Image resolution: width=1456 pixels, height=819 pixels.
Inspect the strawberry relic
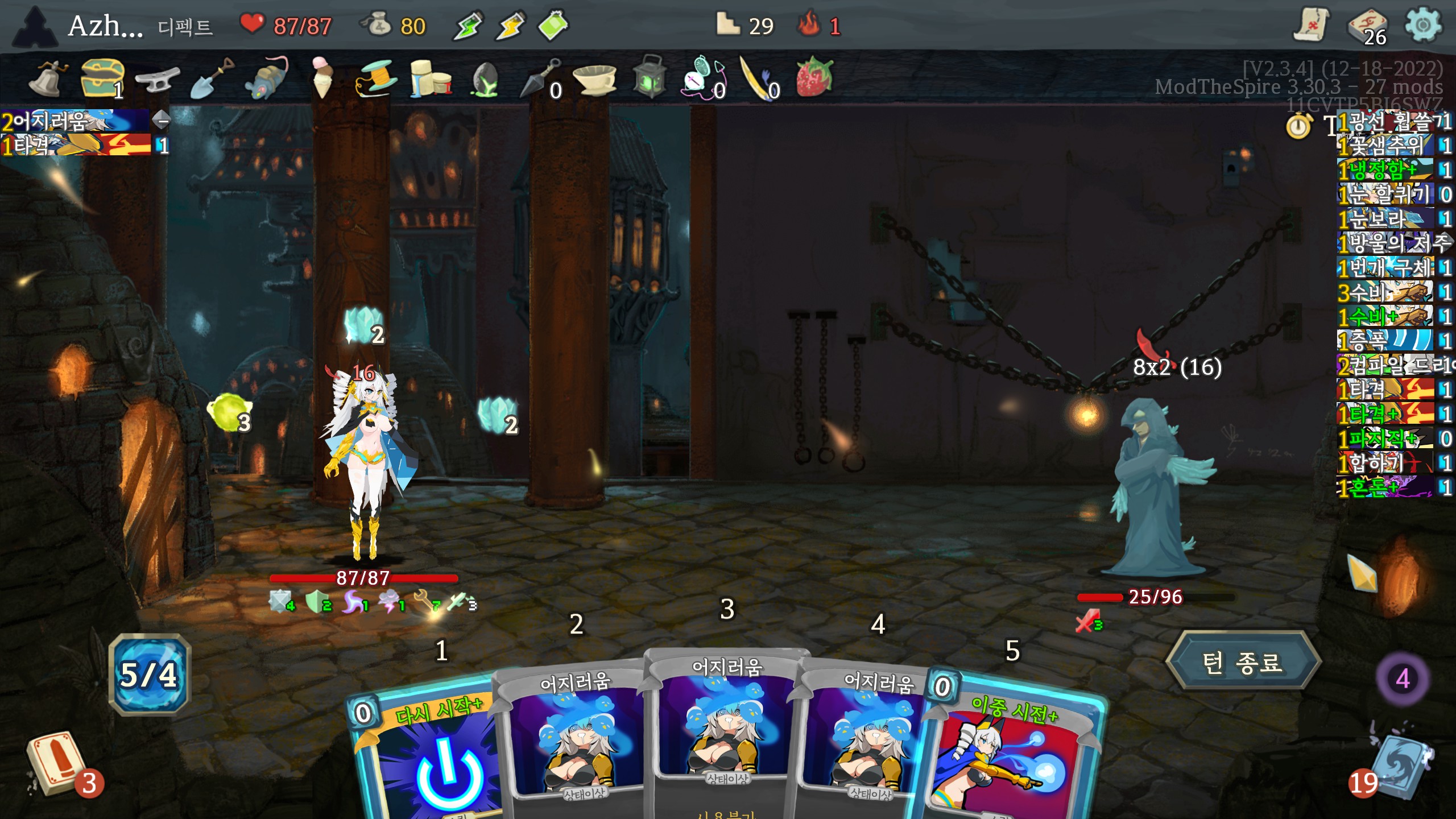click(814, 77)
